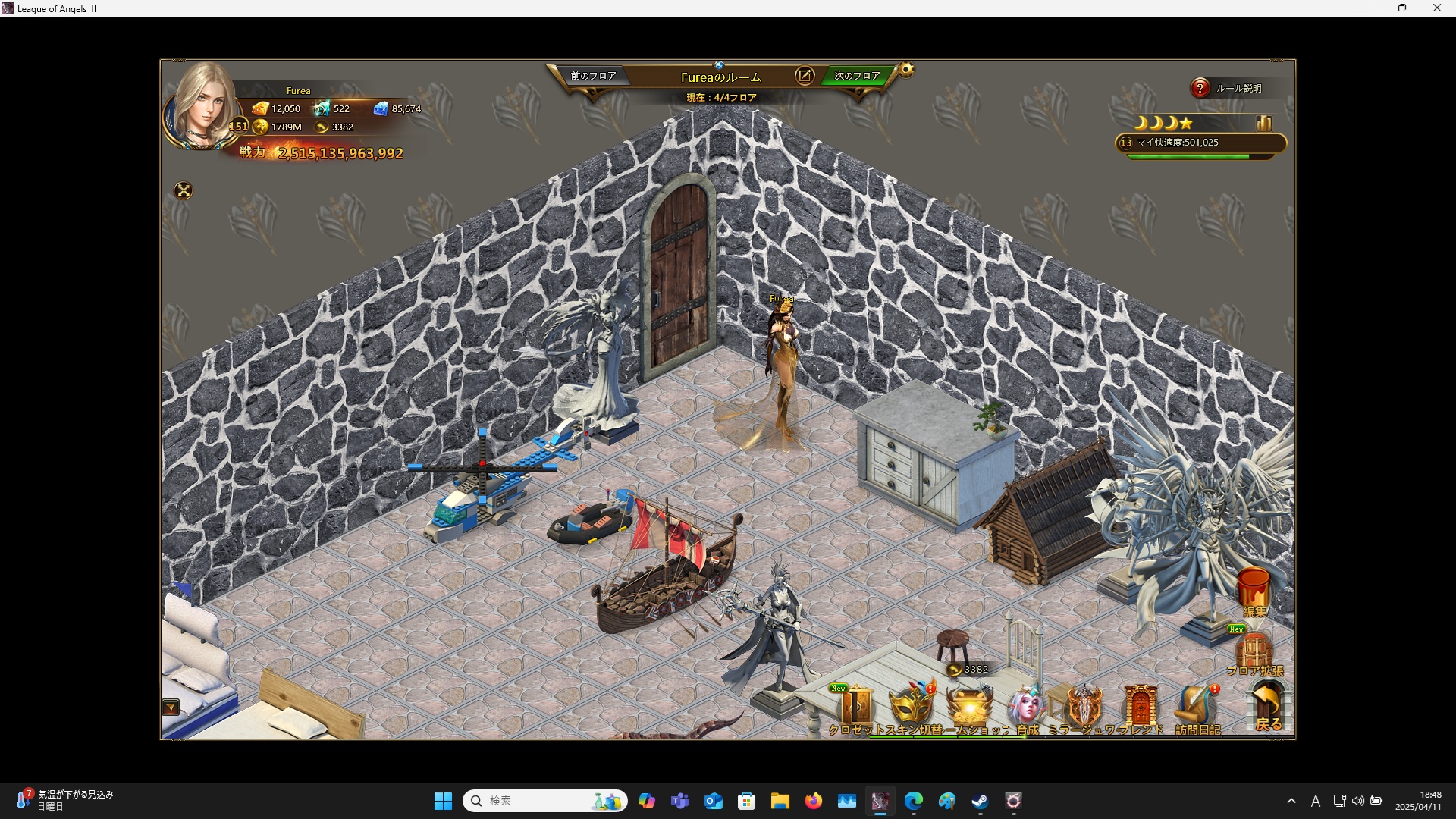Viewport: 1456px width, 819px height.
Task: Edit the room name with pencil icon
Action: point(804,76)
